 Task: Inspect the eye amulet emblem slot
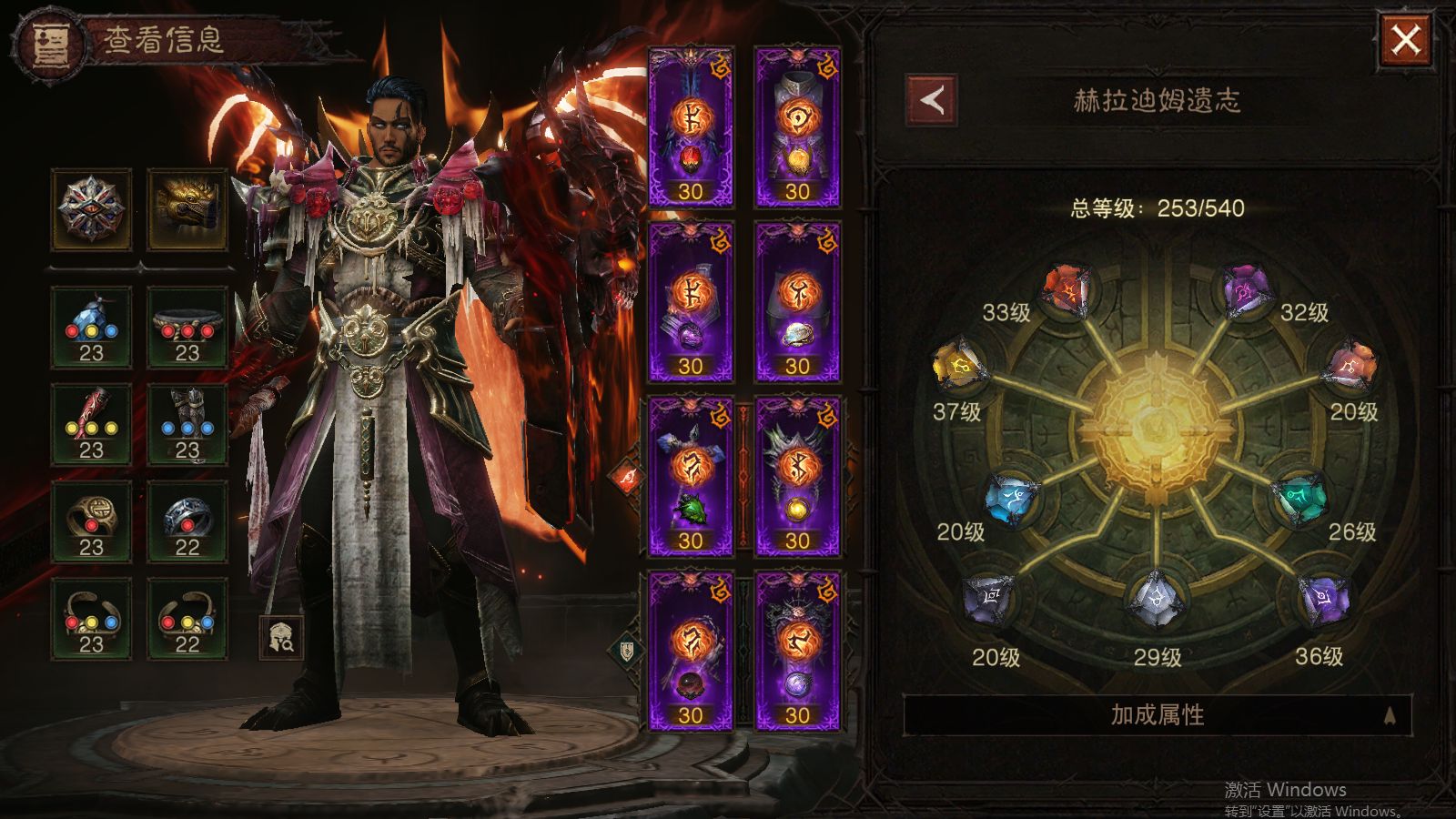click(x=91, y=209)
